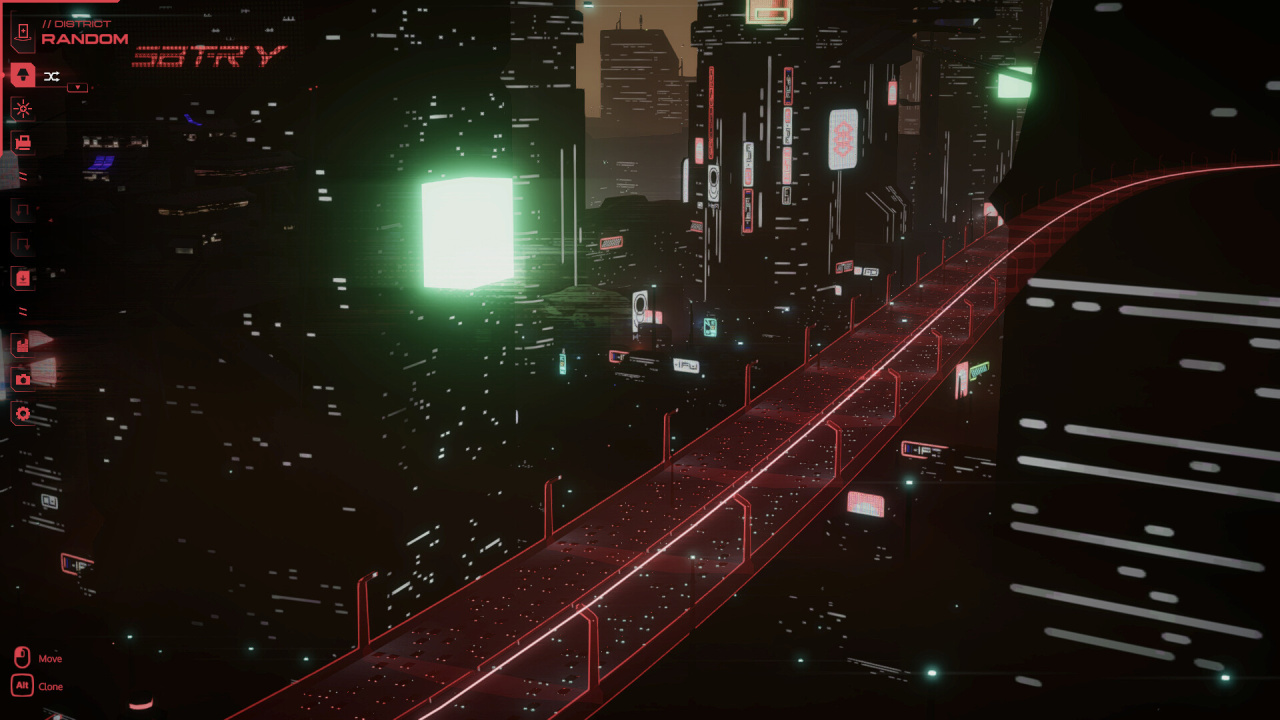Toggle the district shuffle control

coord(52,75)
